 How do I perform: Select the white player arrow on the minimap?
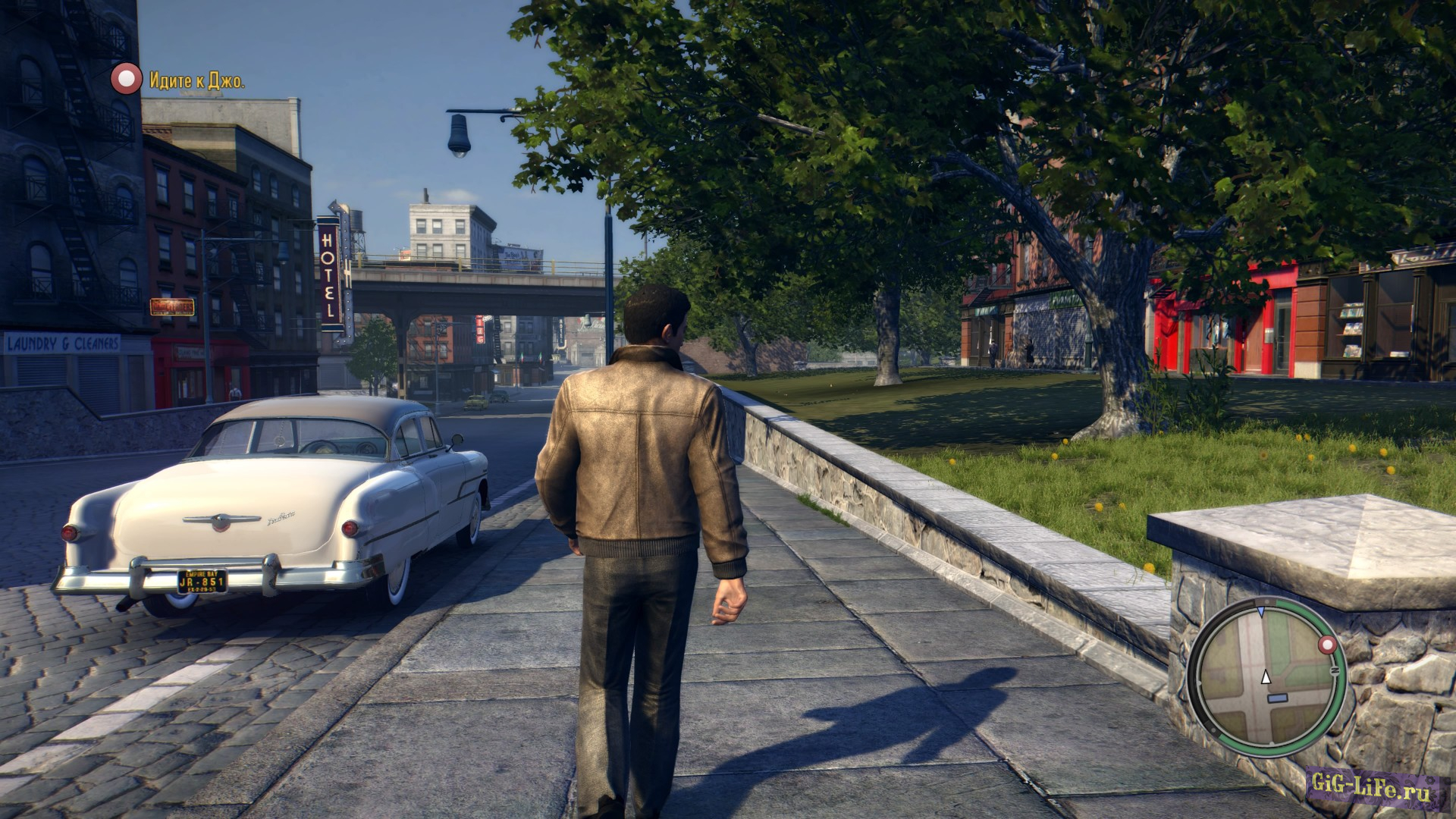[1266, 677]
